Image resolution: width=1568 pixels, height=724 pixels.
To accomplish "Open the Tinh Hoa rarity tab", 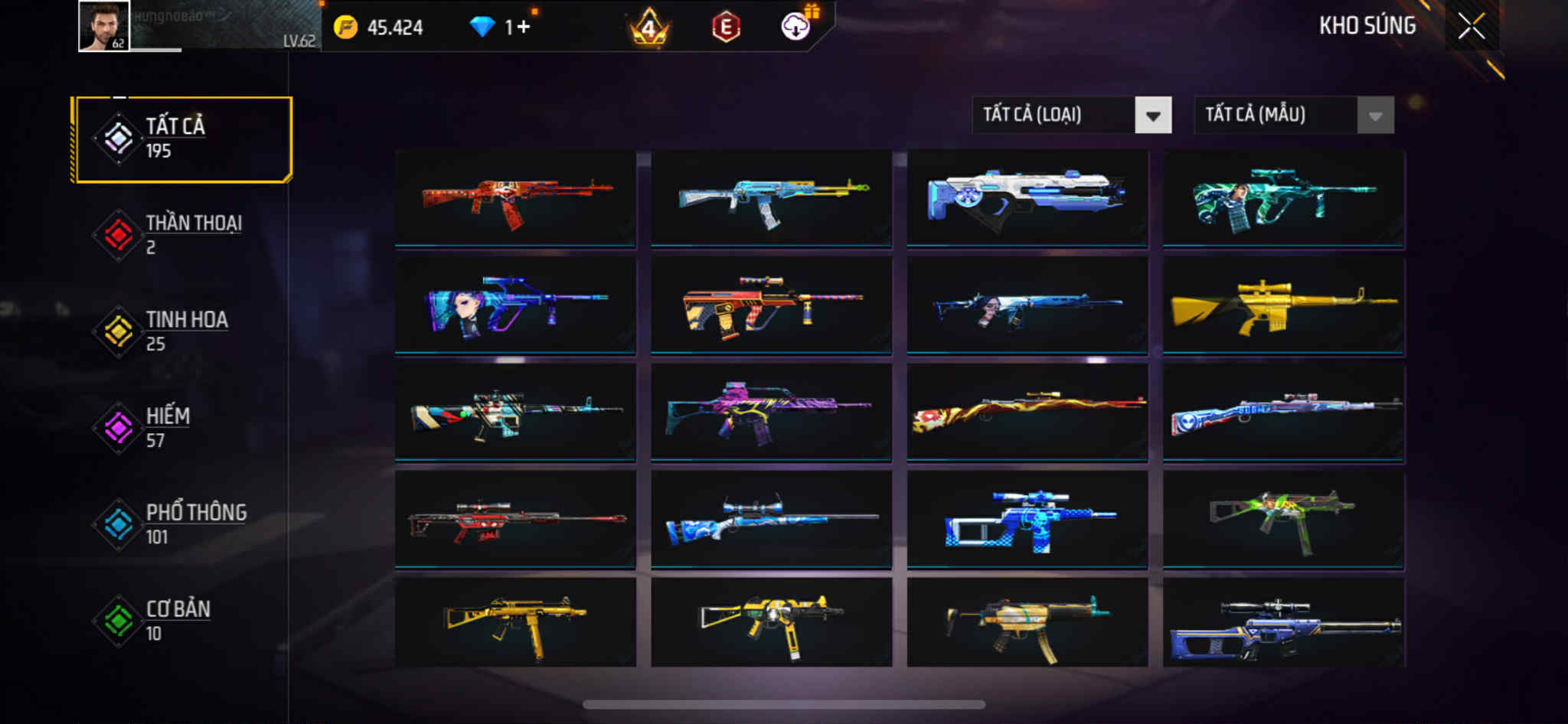I will pyautogui.click(x=182, y=331).
